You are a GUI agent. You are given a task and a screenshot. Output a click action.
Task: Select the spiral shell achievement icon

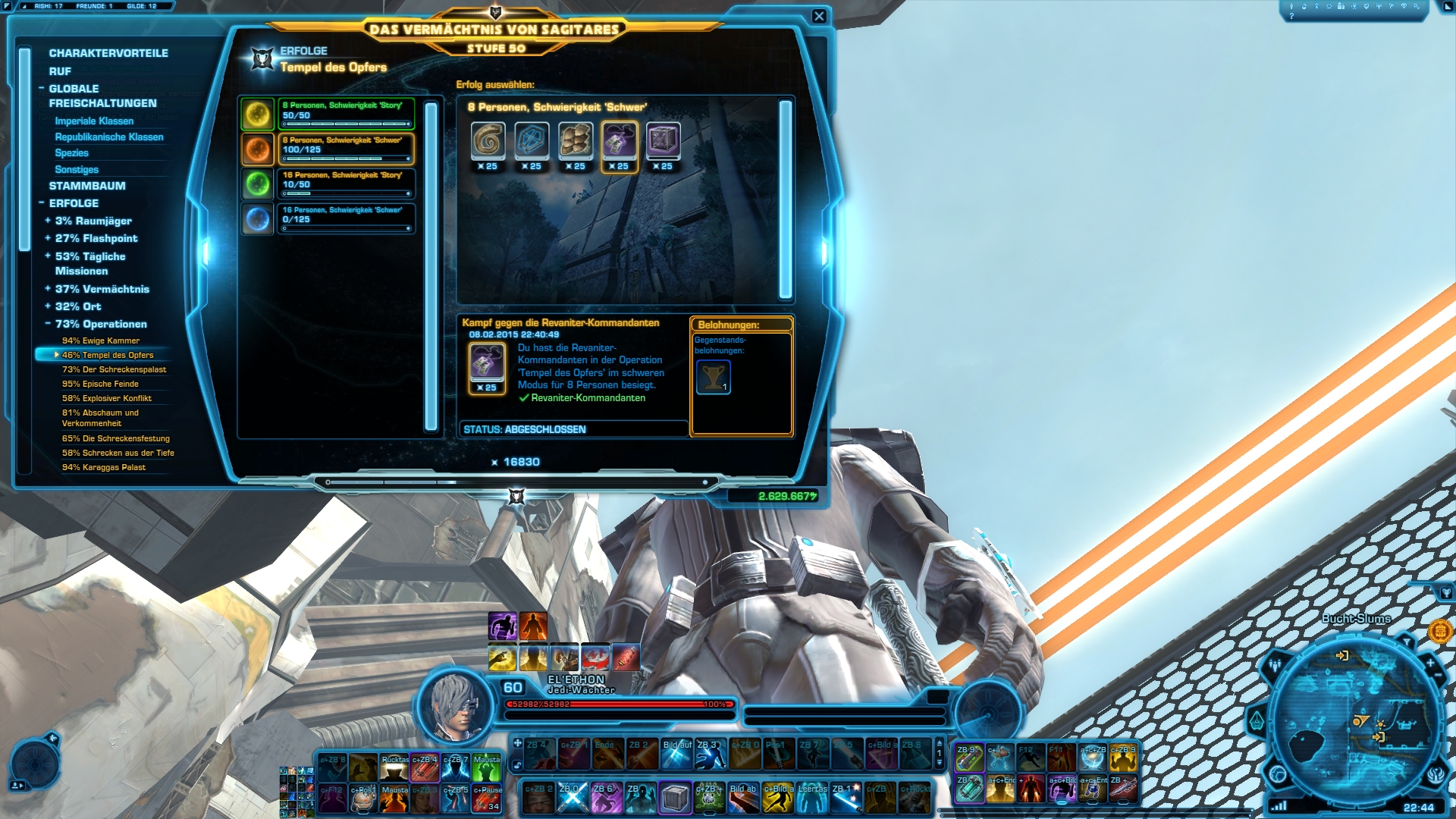(x=487, y=140)
